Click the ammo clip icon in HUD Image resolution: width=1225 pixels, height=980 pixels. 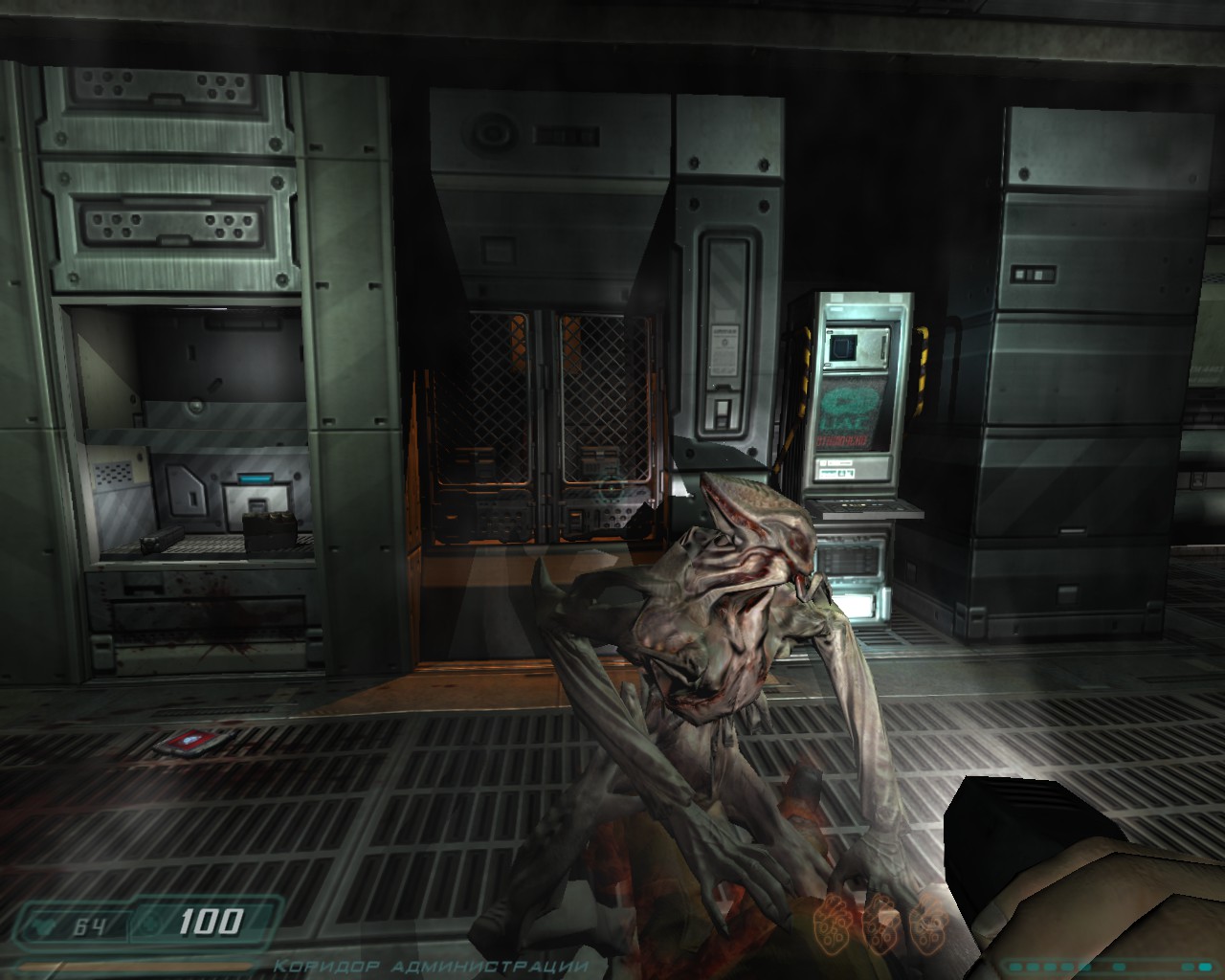[x=45, y=924]
